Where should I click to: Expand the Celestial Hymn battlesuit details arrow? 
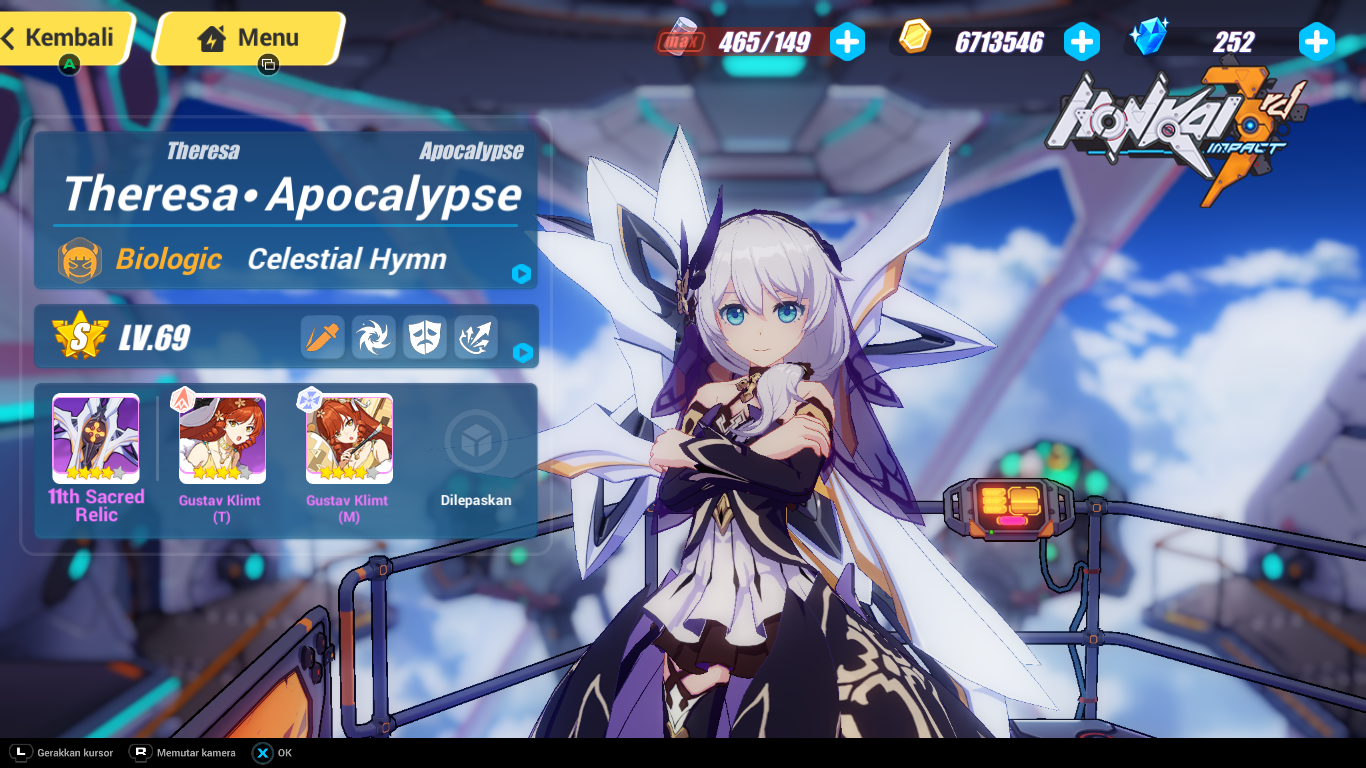pos(521,273)
